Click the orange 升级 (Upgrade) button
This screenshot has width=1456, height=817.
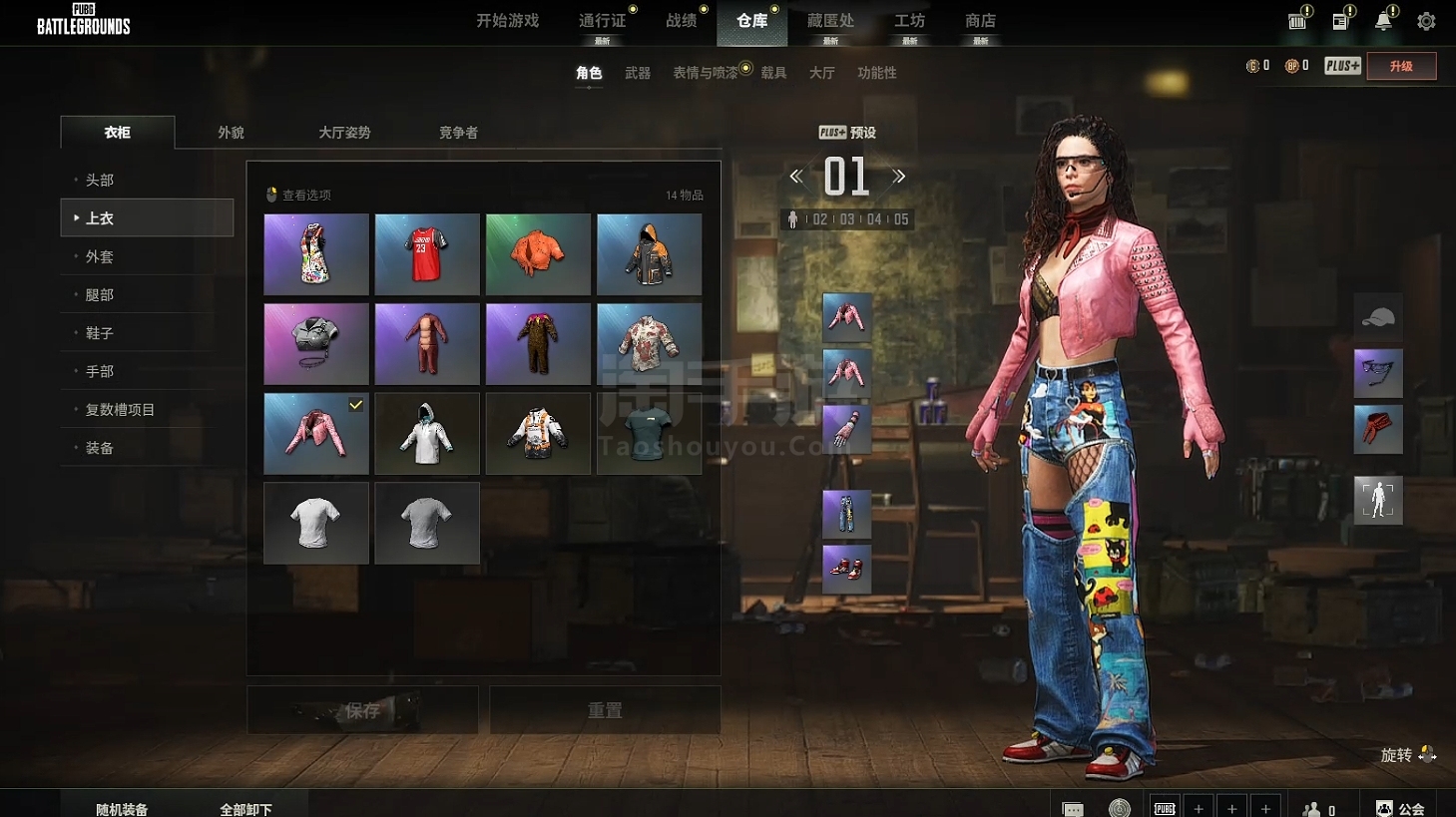click(1401, 66)
